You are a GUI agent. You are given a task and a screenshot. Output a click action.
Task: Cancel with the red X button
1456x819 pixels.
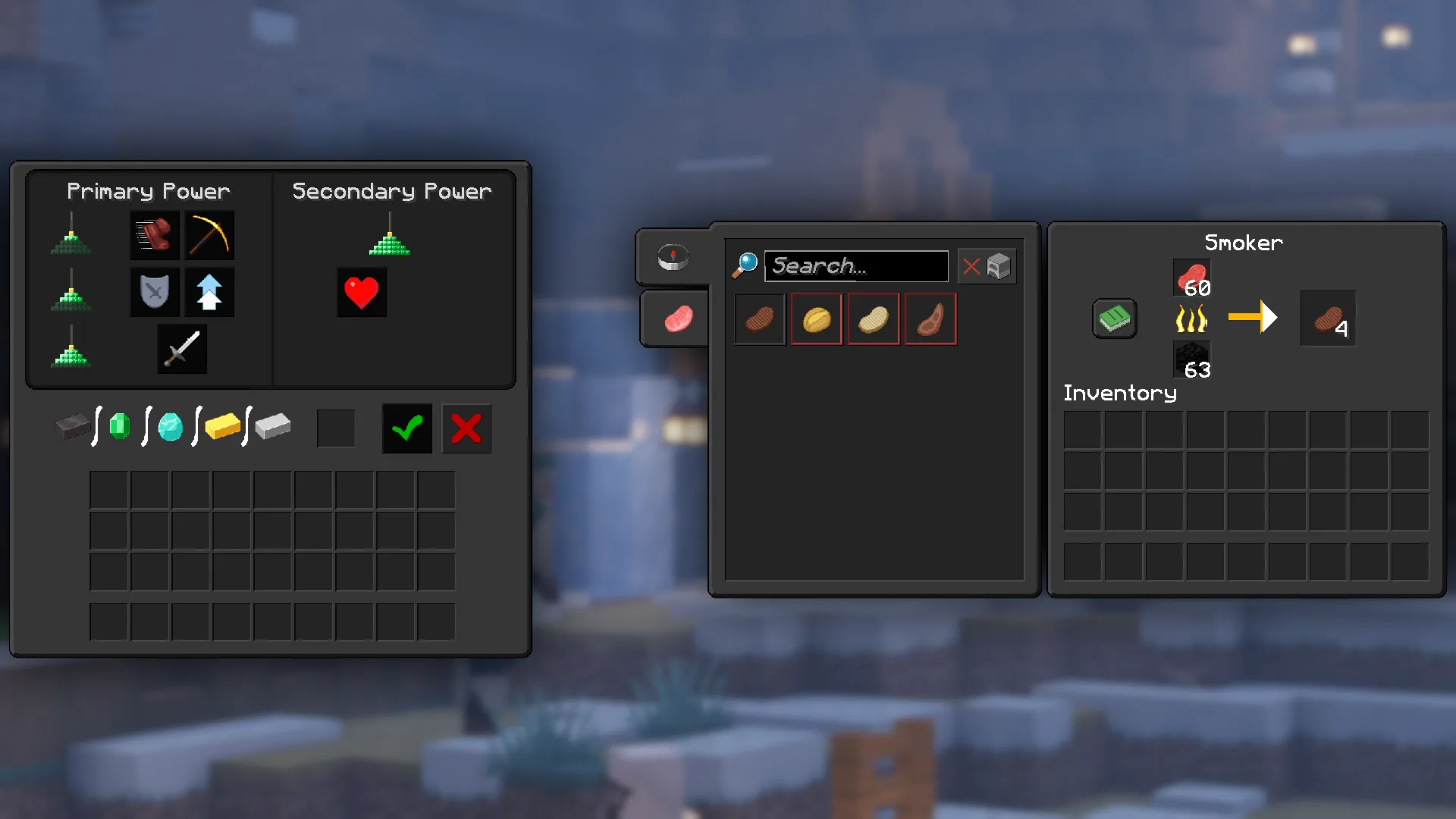(466, 428)
